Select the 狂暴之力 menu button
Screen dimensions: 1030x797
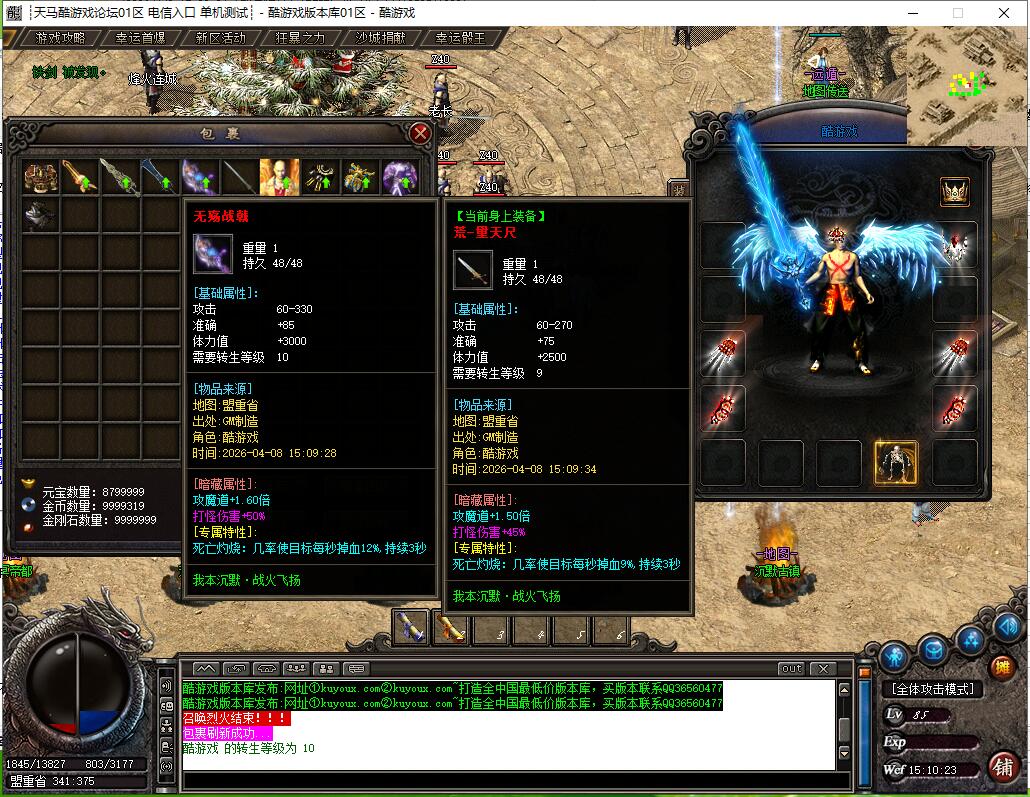coord(300,38)
